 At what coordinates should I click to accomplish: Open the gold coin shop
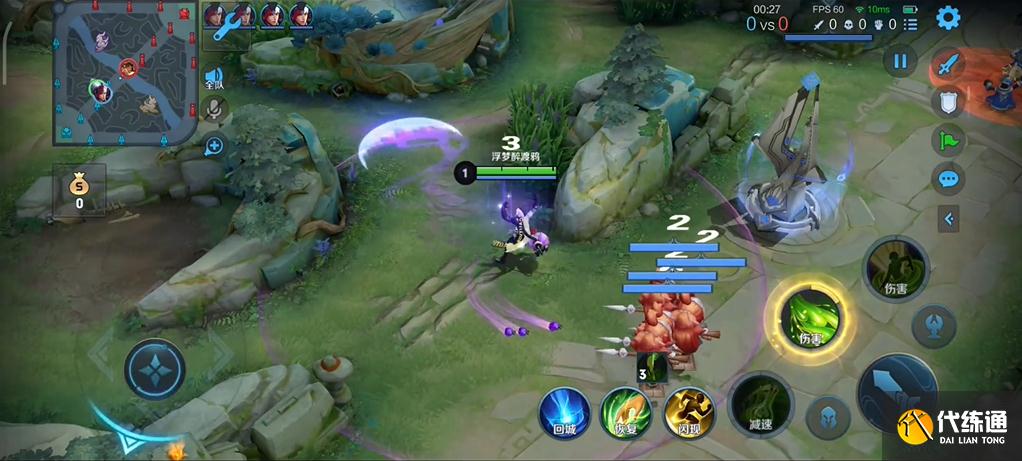pos(79,188)
